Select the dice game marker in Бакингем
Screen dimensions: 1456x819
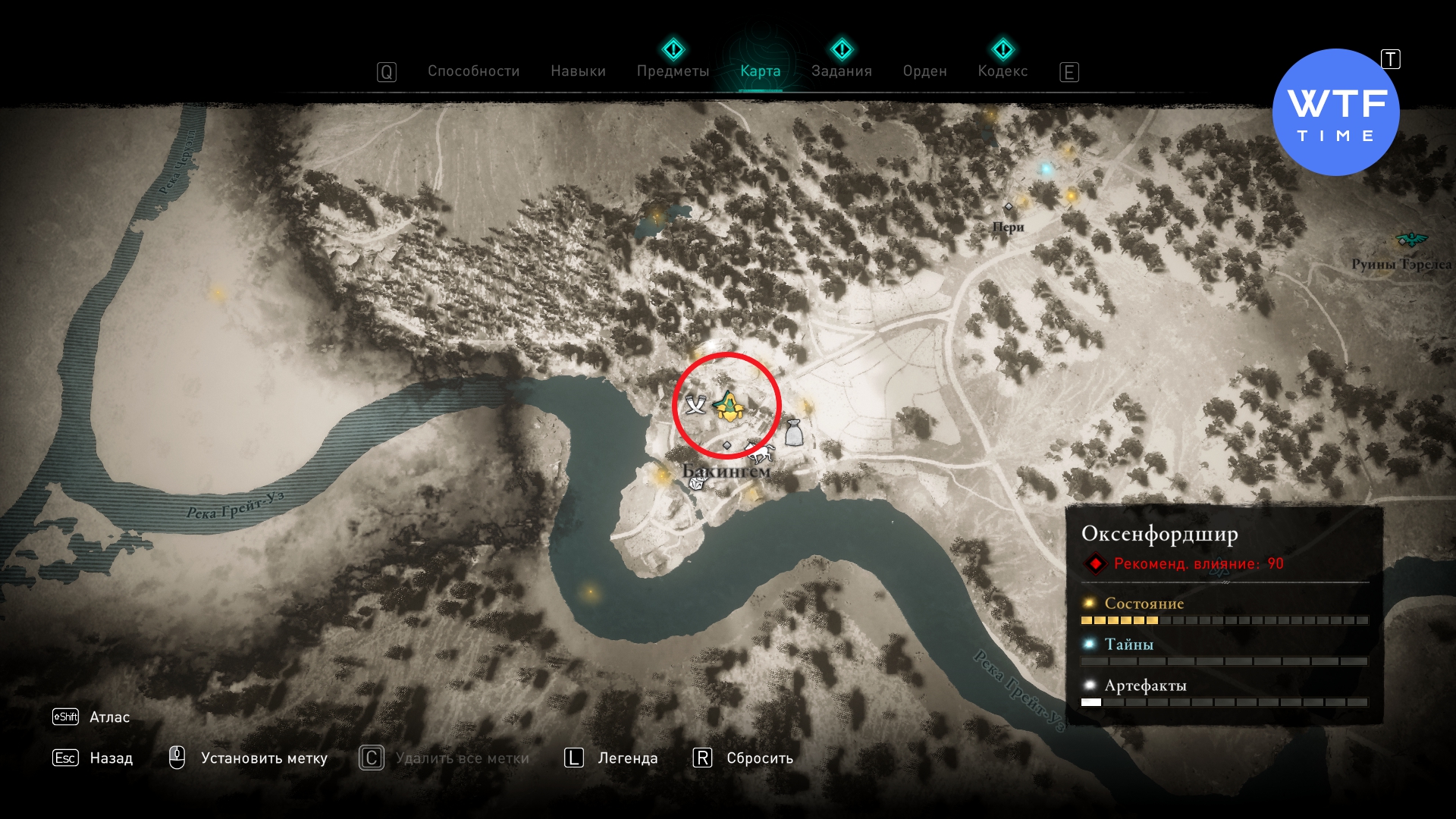(696, 483)
